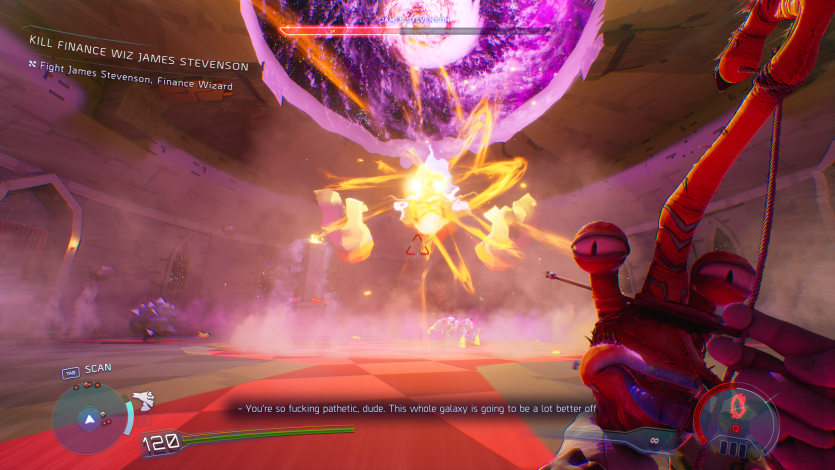The height and width of the screenshot is (470, 835).
Task: Select the white creature icon beside the radar
Action: tap(144, 401)
